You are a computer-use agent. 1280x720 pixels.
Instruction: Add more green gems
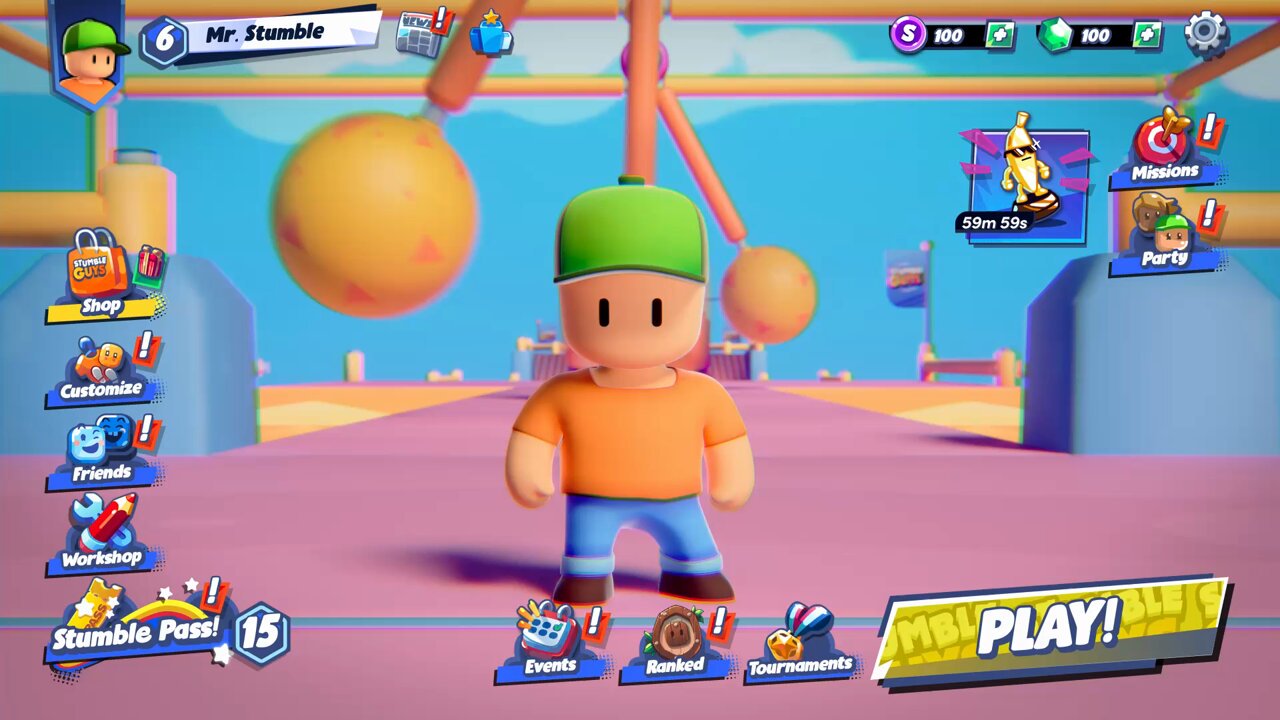[1147, 35]
